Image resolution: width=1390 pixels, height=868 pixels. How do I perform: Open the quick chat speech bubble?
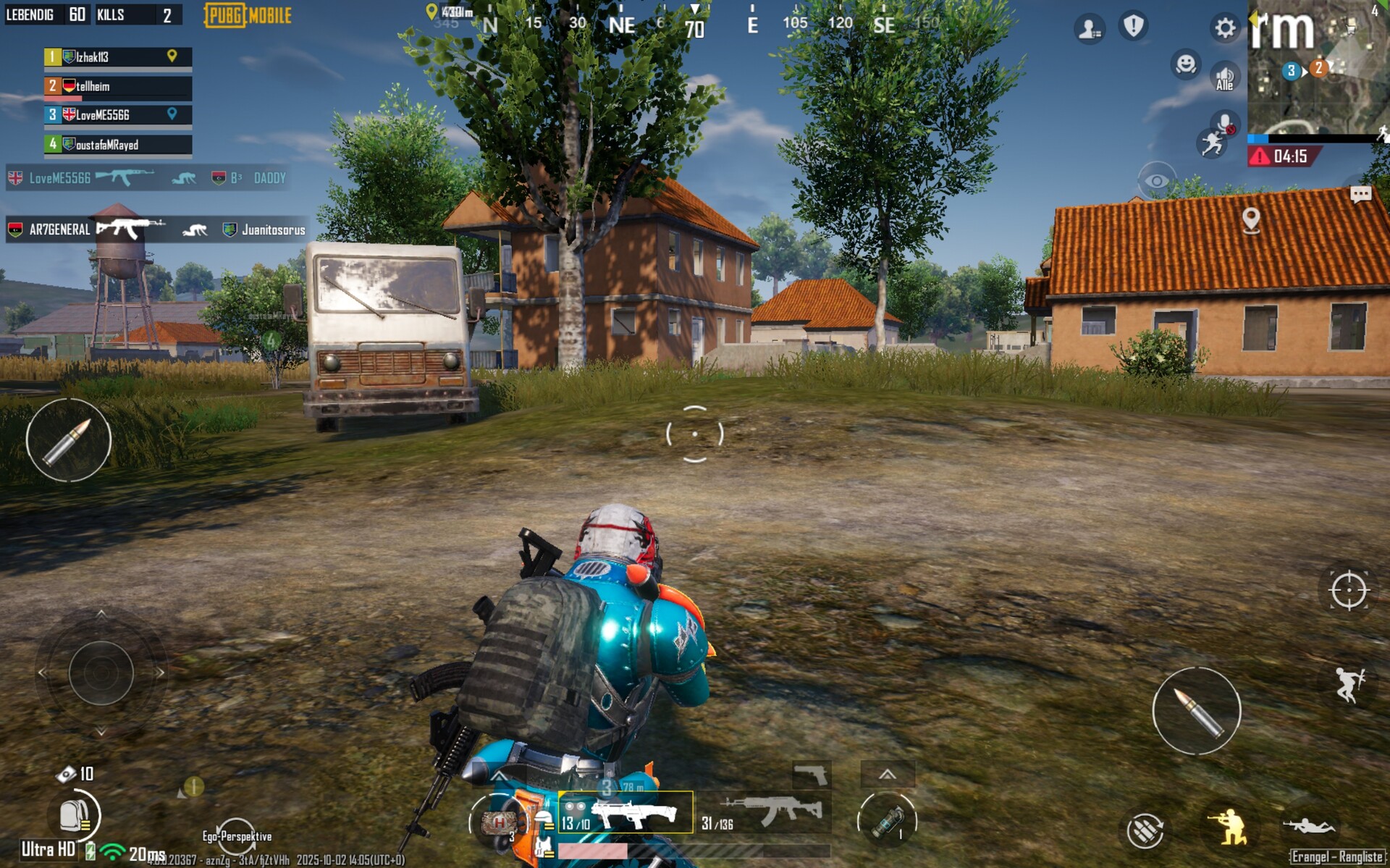pyautogui.click(x=1360, y=194)
